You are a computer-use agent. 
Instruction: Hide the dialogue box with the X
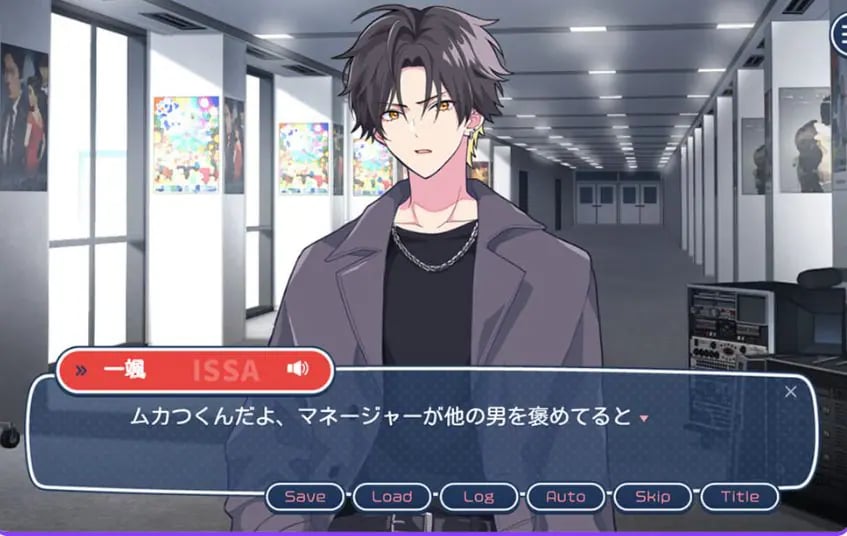pyautogui.click(x=791, y=391)
